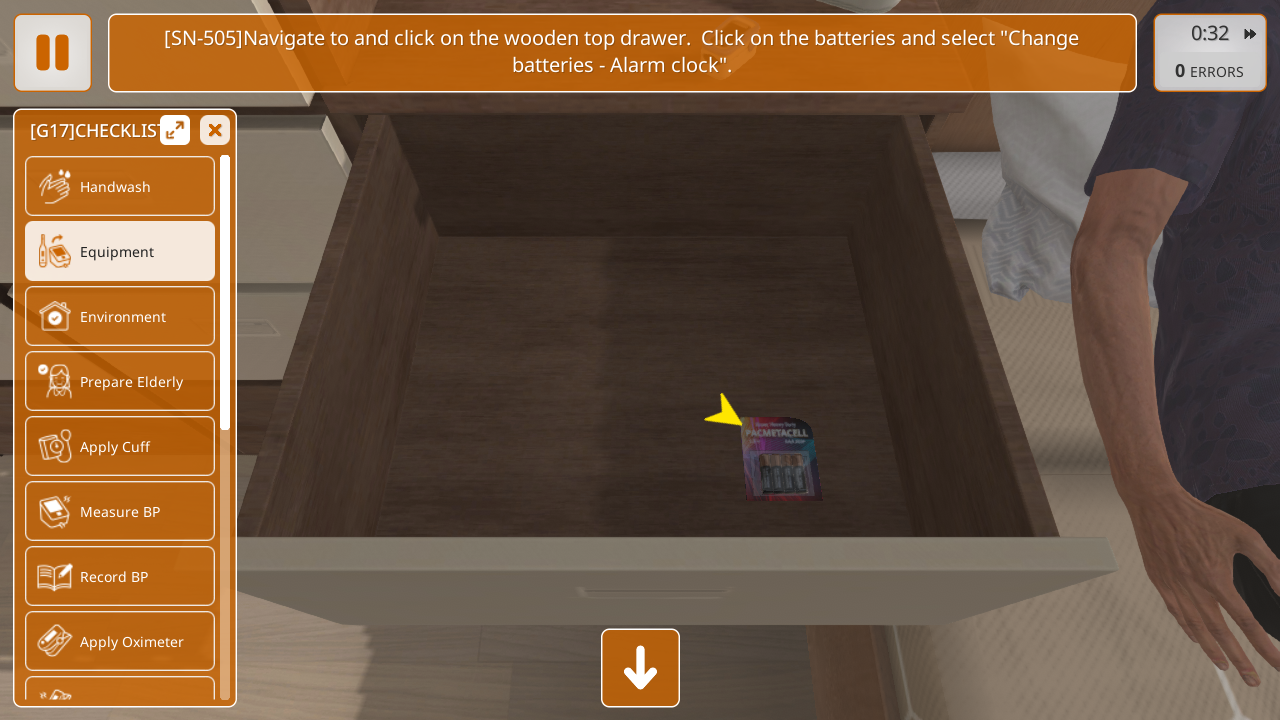Expand the checklist panel

pyautogui.click(x=175, y=130)
